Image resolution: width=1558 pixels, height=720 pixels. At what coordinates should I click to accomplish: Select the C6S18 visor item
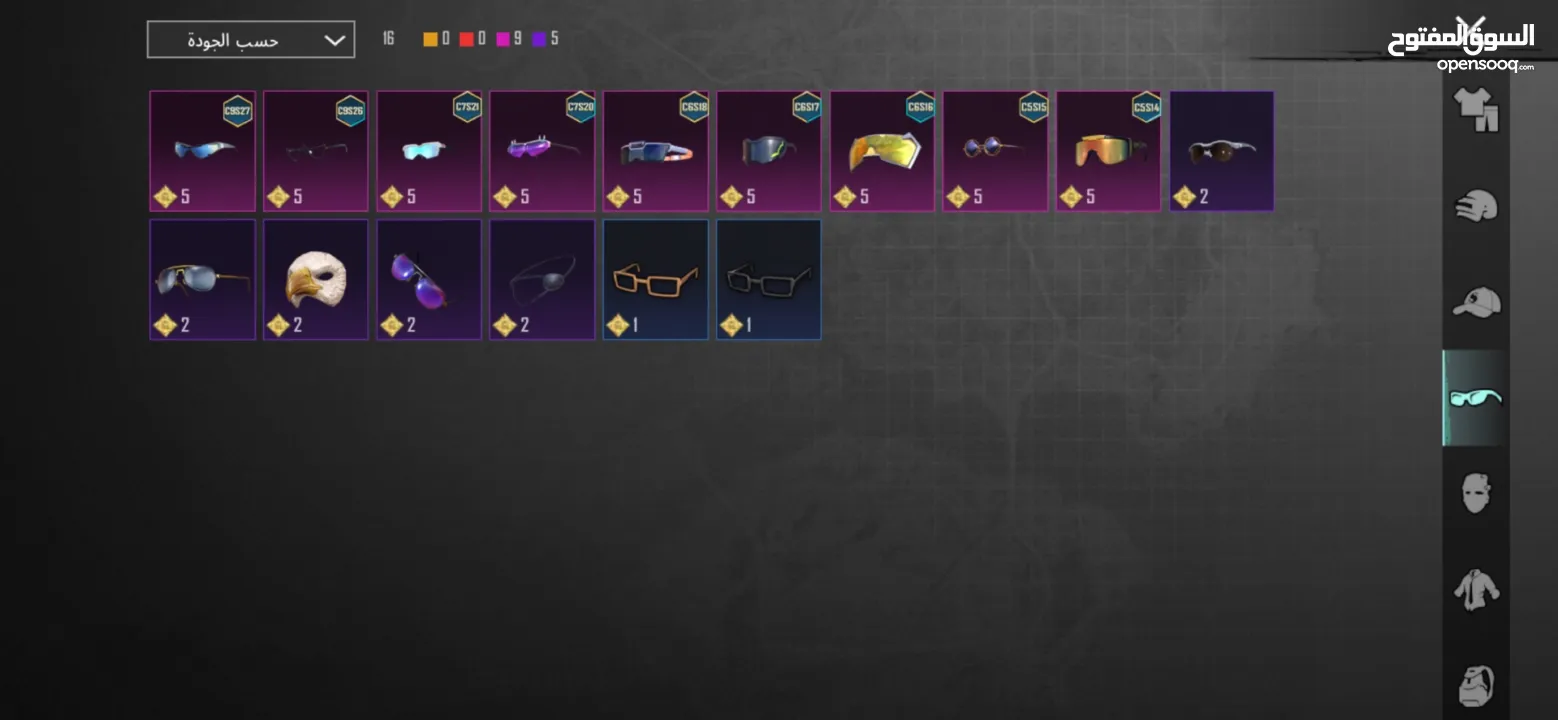pyautogui.click(x=655, y=151)
